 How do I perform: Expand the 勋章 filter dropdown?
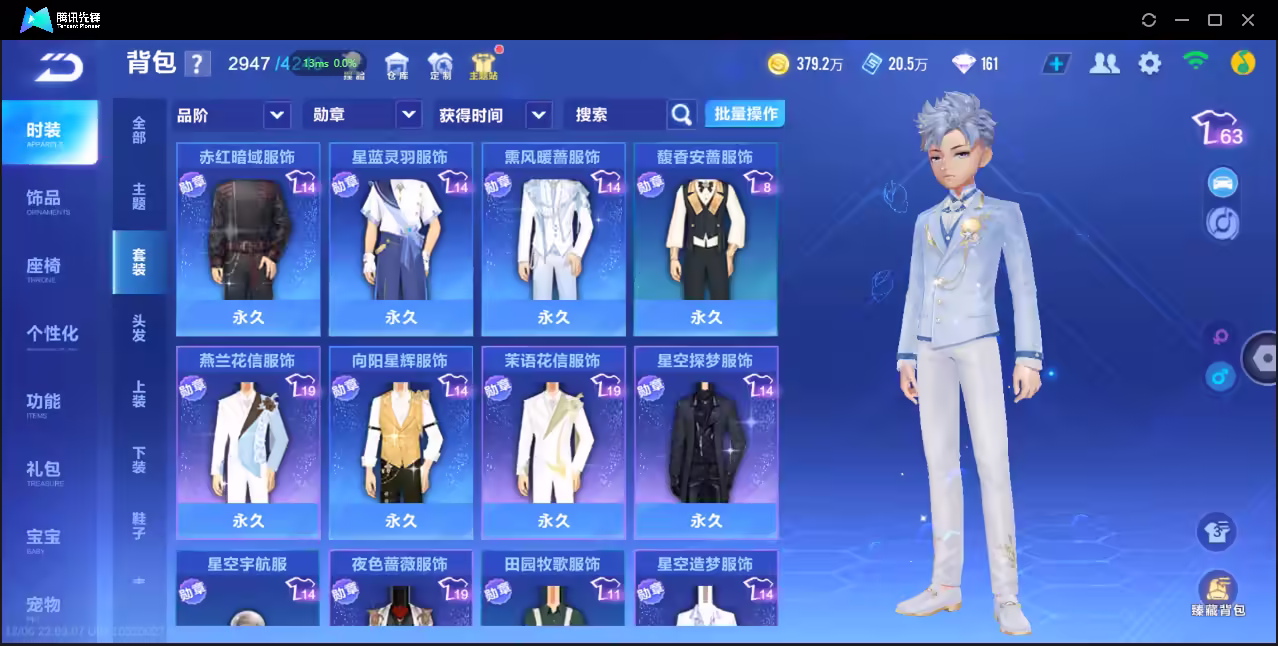408,115
